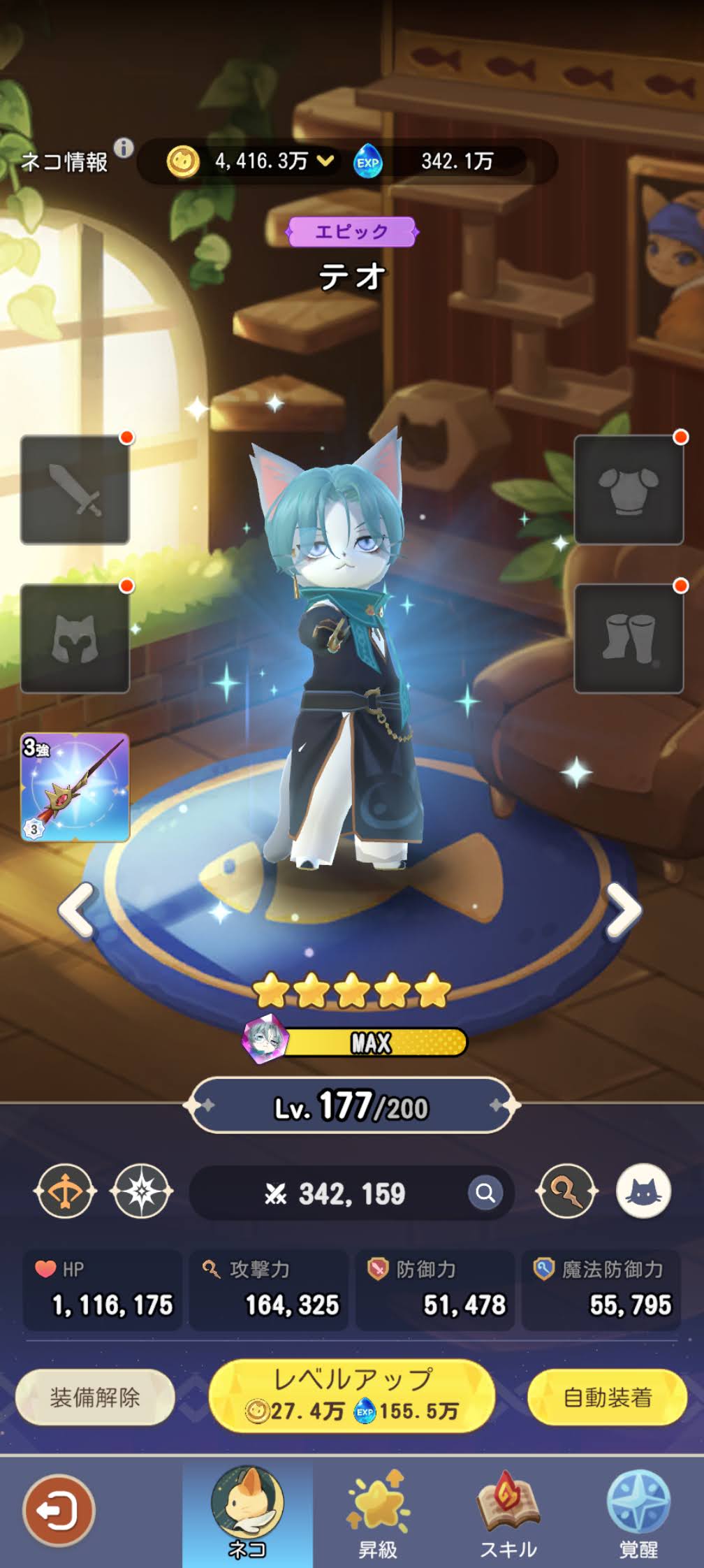Screen dimensions: 704x1568
Task: Open the ネコ情報 info icon
Action: coord(124,148)
